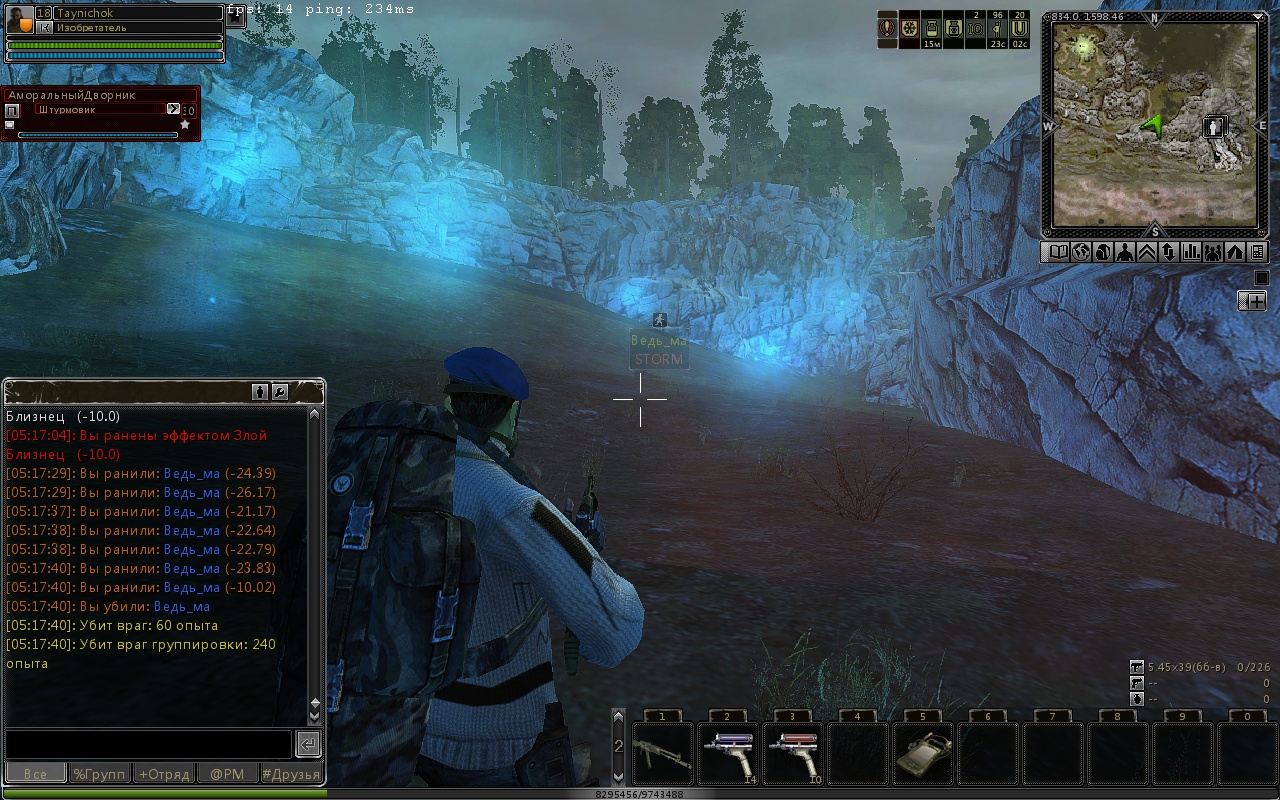Click the plus button below the minimap toolbar
Image resolution: width=1280 pixels, height=800 pixels.
[1252, 301]
